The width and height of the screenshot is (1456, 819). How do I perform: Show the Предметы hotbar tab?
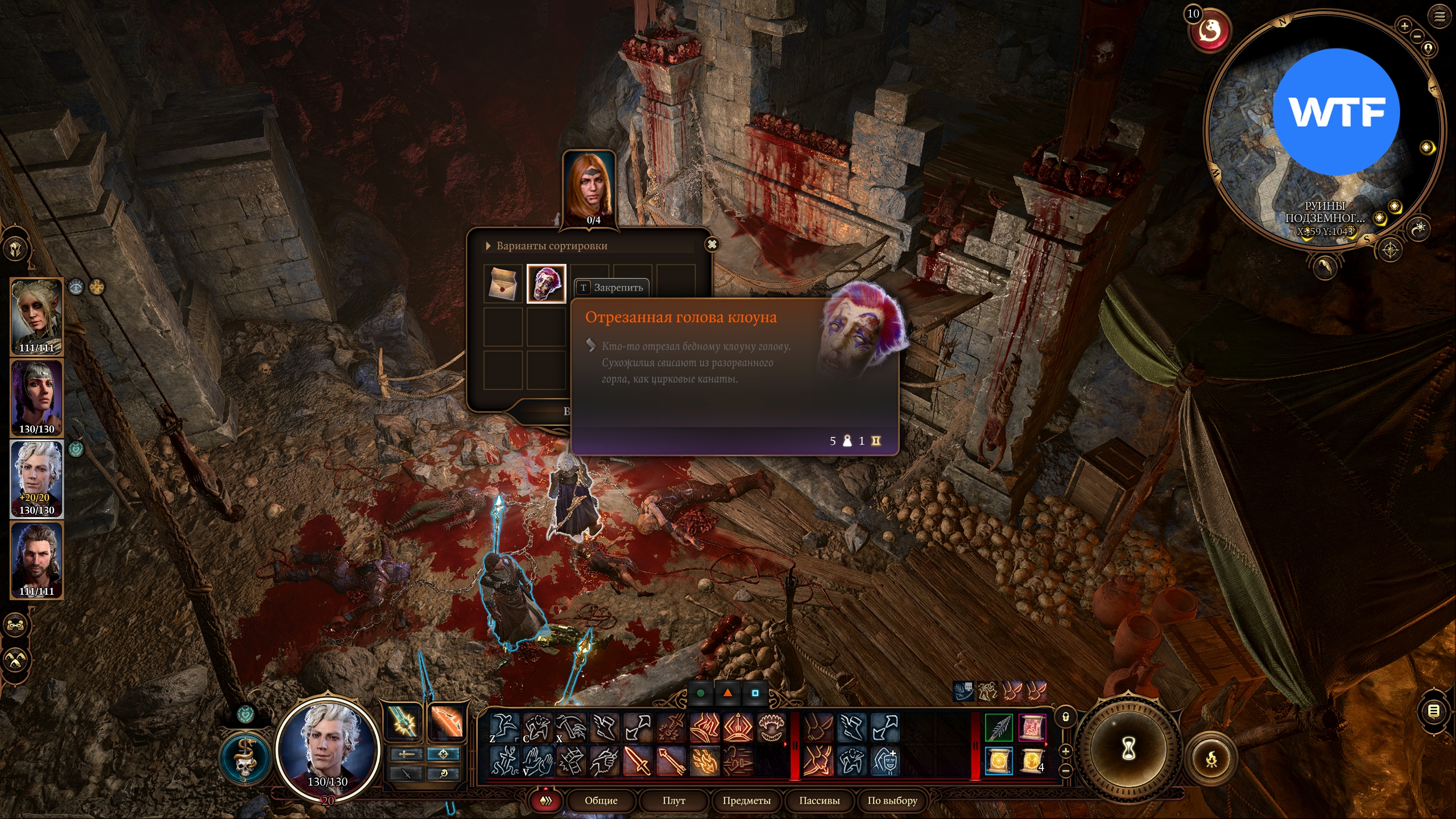click(x=746, y=801)
